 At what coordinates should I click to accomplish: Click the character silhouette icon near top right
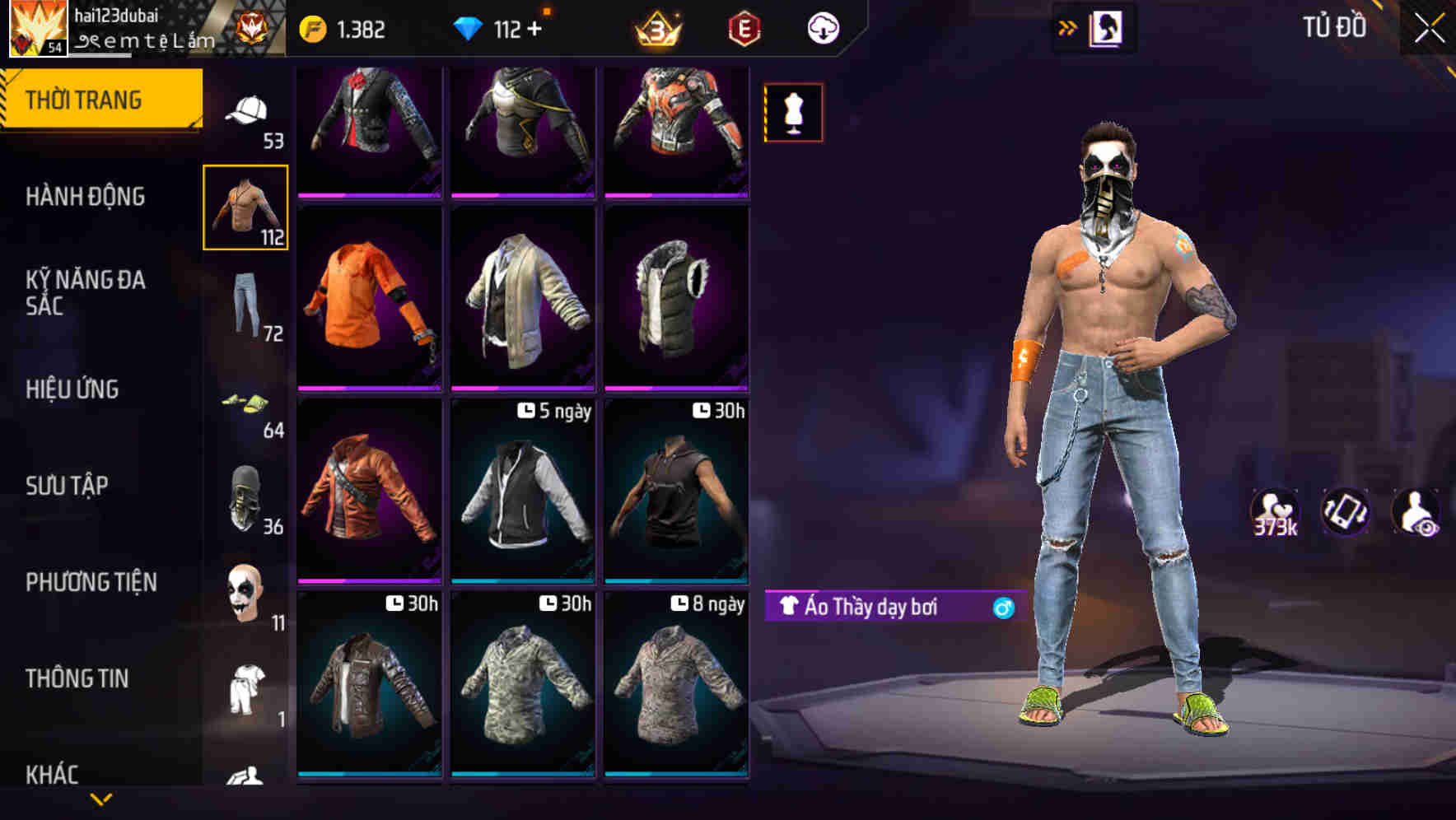coord(1104,27)
